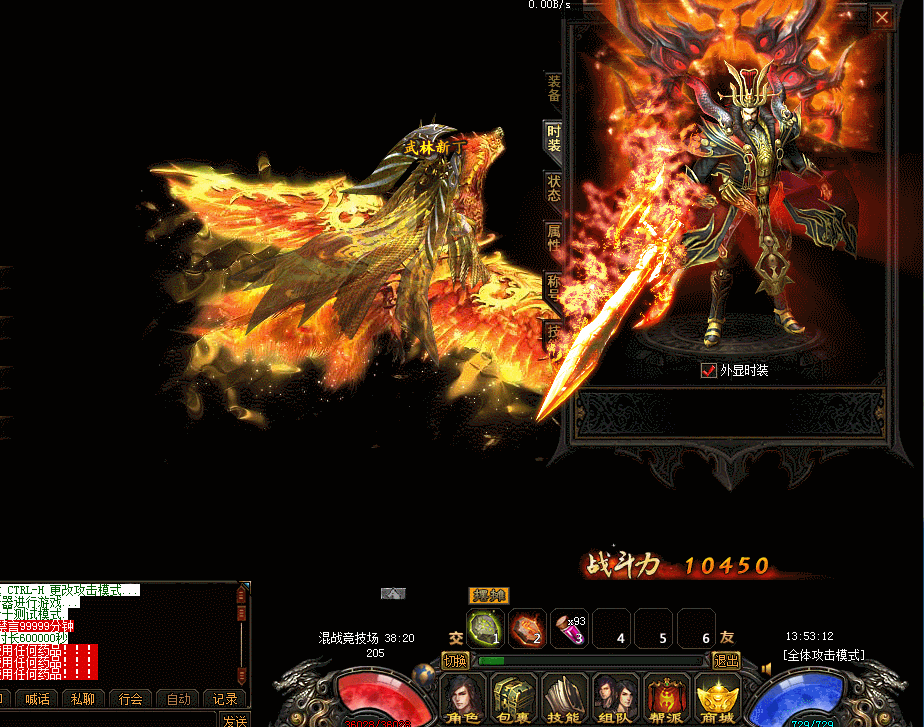
Task: Open the 状态 (Status) tab
Action: click(x=554, y=188)
